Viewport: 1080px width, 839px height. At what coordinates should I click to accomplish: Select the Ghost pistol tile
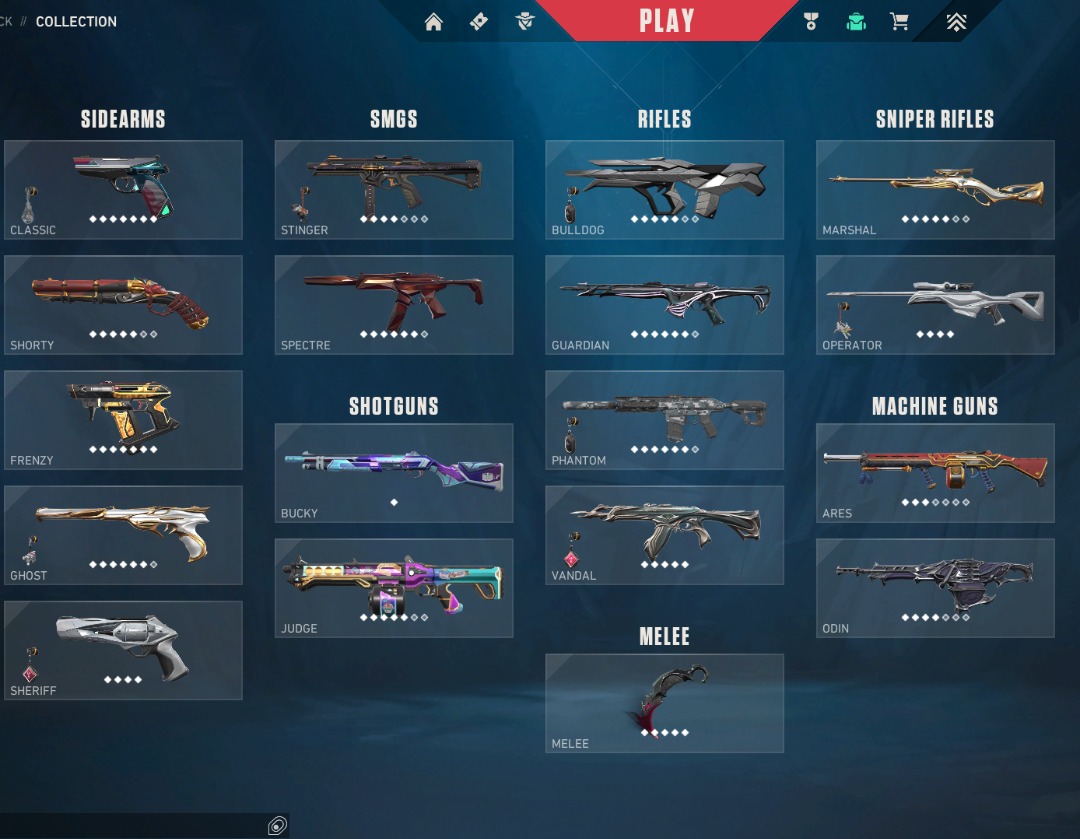pos(123,535)
